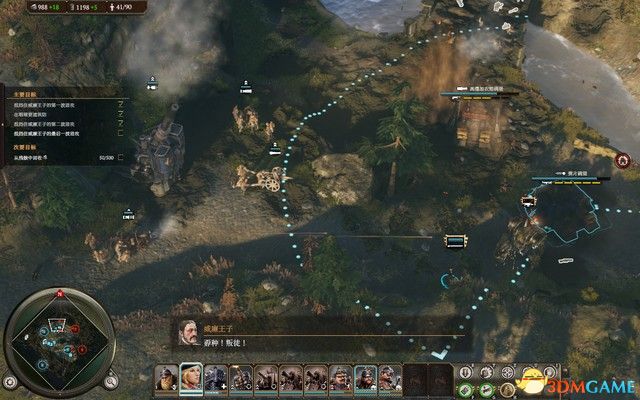Click the speaker portrait in the dialogue box
640x400 pixels.
pos(189,332)
